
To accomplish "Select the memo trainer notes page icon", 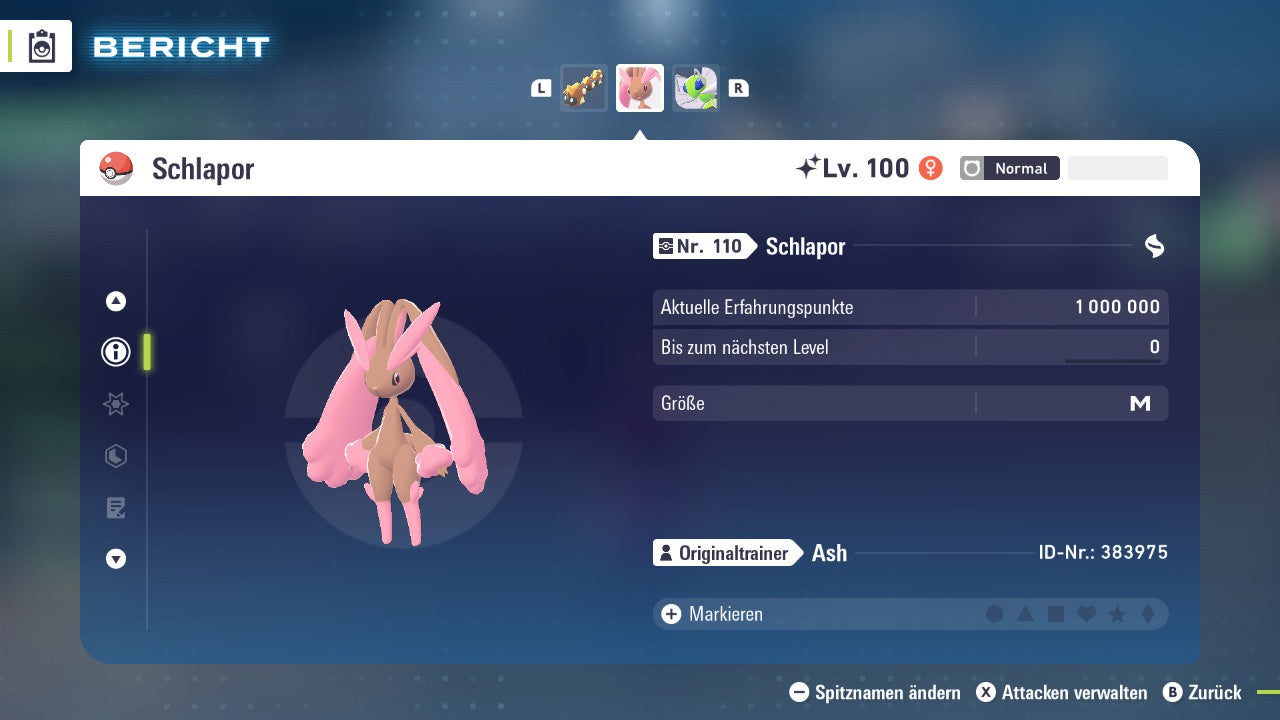I will coord(115,508).
